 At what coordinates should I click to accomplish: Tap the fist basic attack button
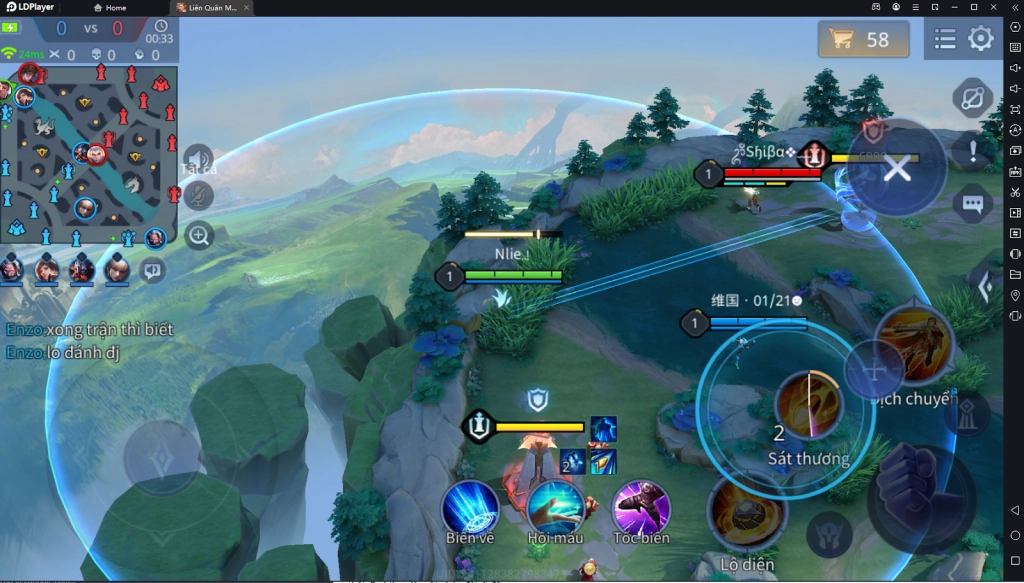coord(921,495)
